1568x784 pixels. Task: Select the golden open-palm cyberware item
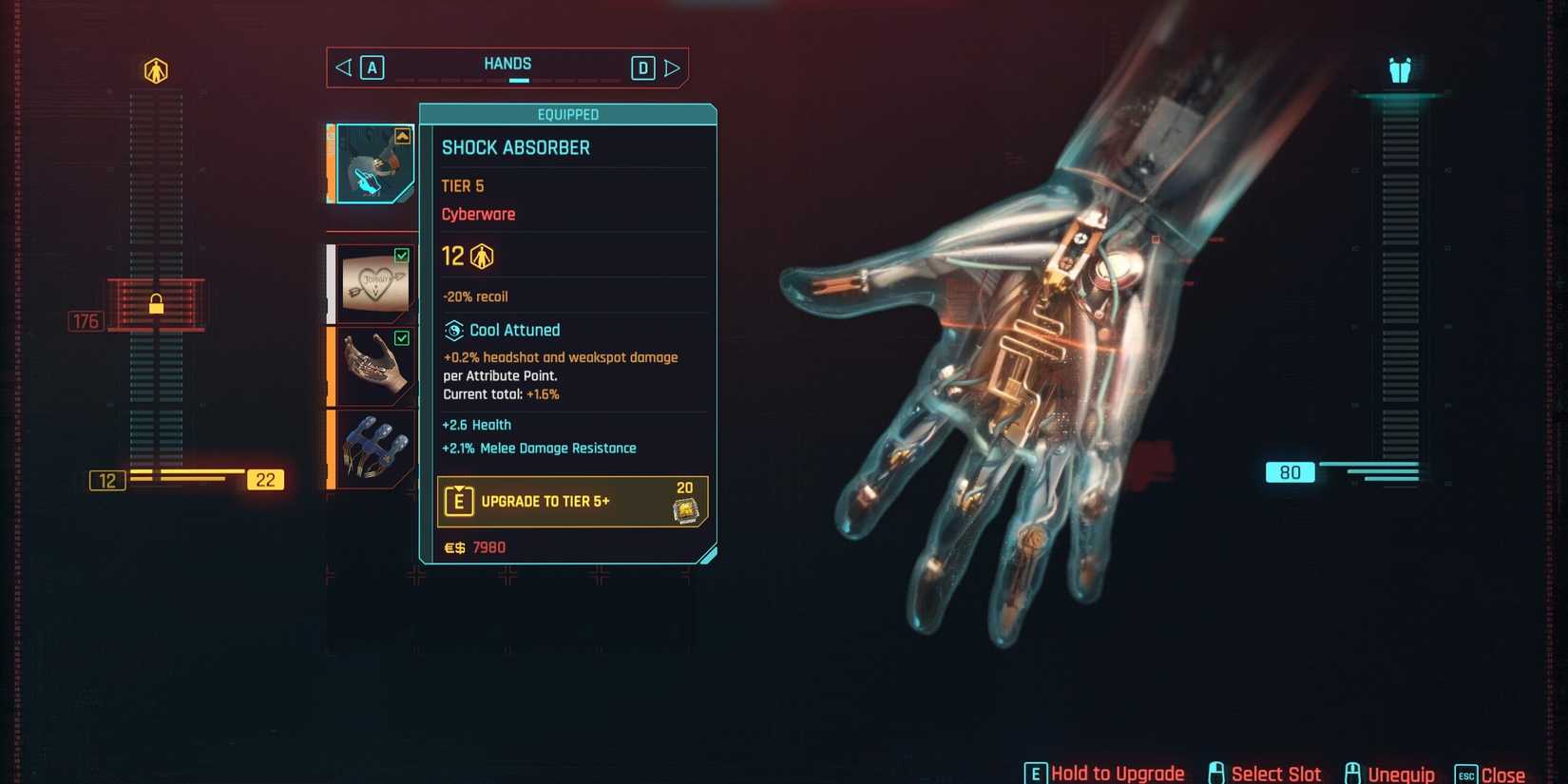(x=373, y=366)
